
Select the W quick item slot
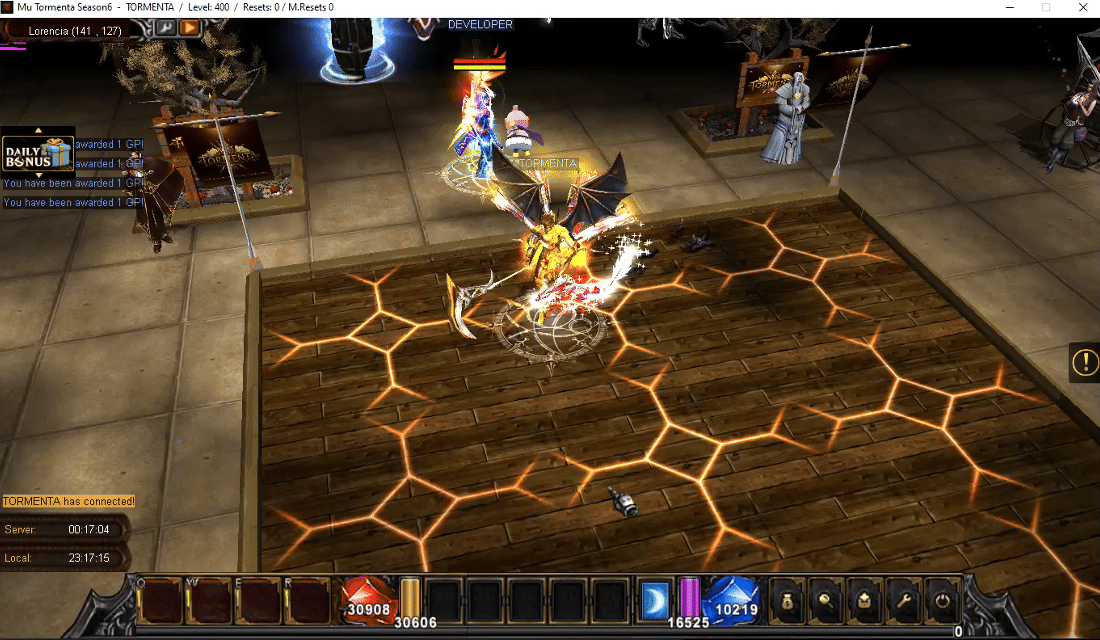208,601
